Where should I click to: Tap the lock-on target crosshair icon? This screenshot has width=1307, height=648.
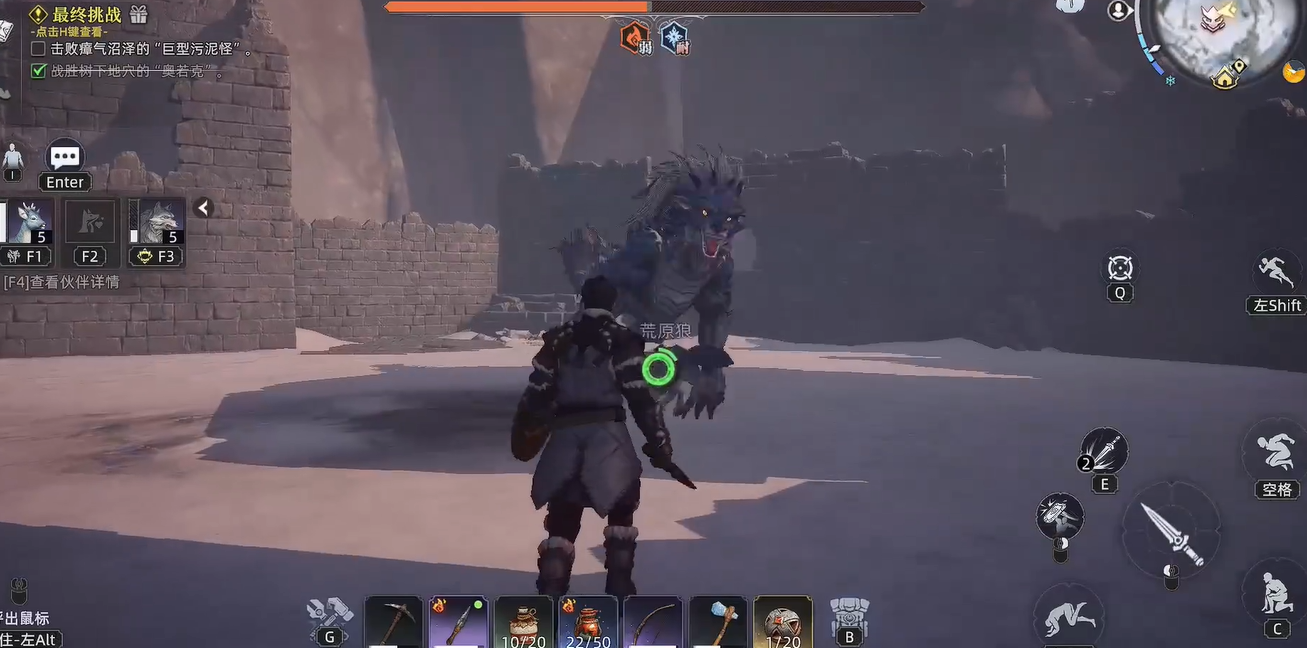pos(1119,268)
